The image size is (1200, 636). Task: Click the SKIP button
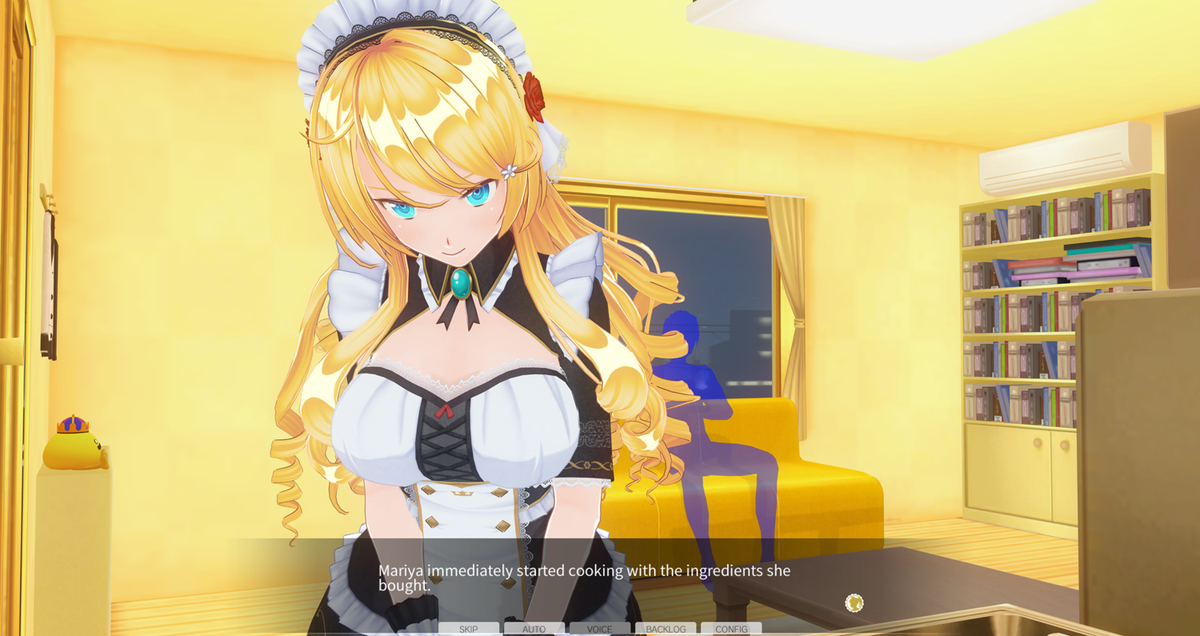click(468, 629)
